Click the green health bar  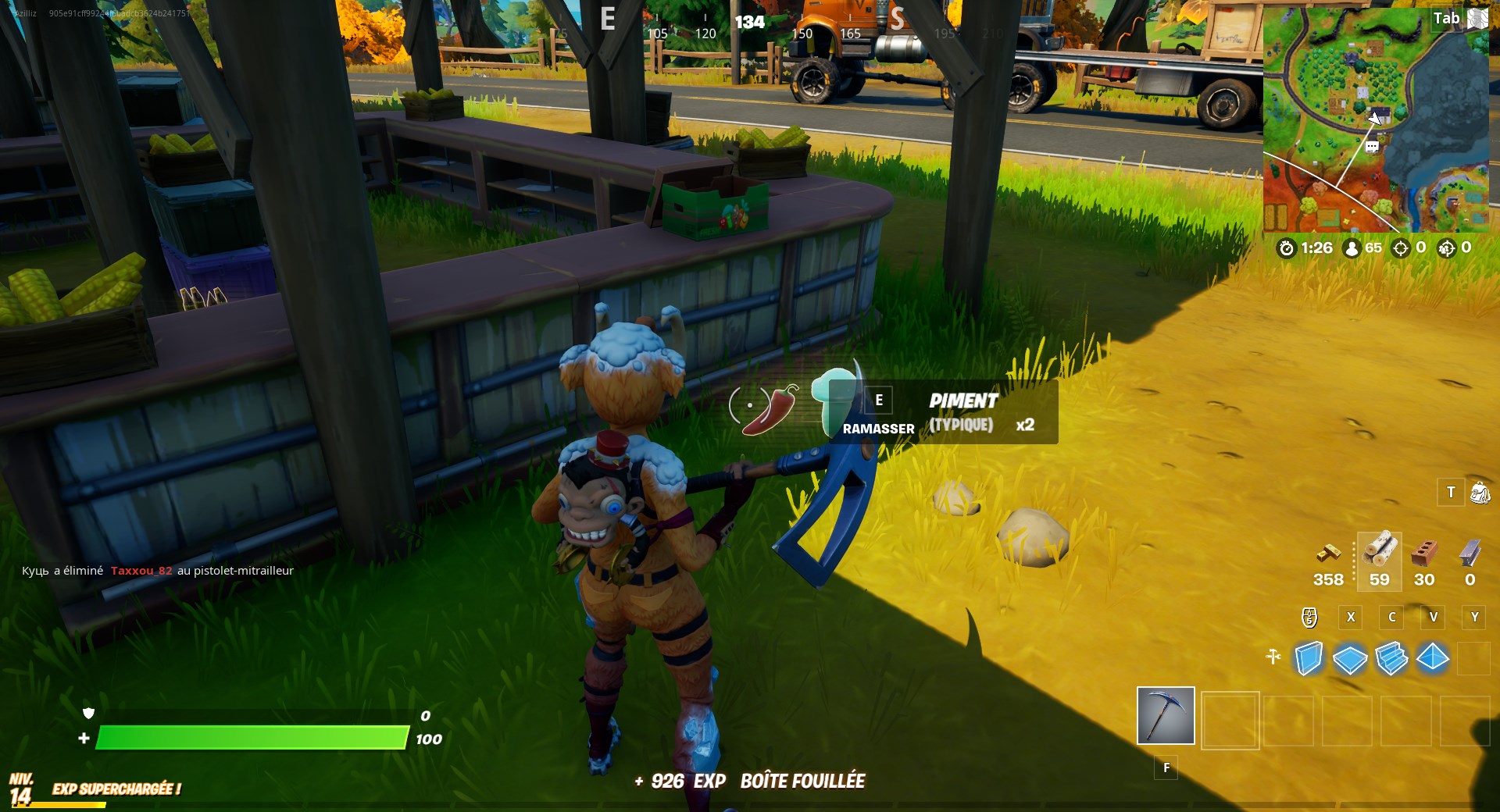(x=250, y=737)
